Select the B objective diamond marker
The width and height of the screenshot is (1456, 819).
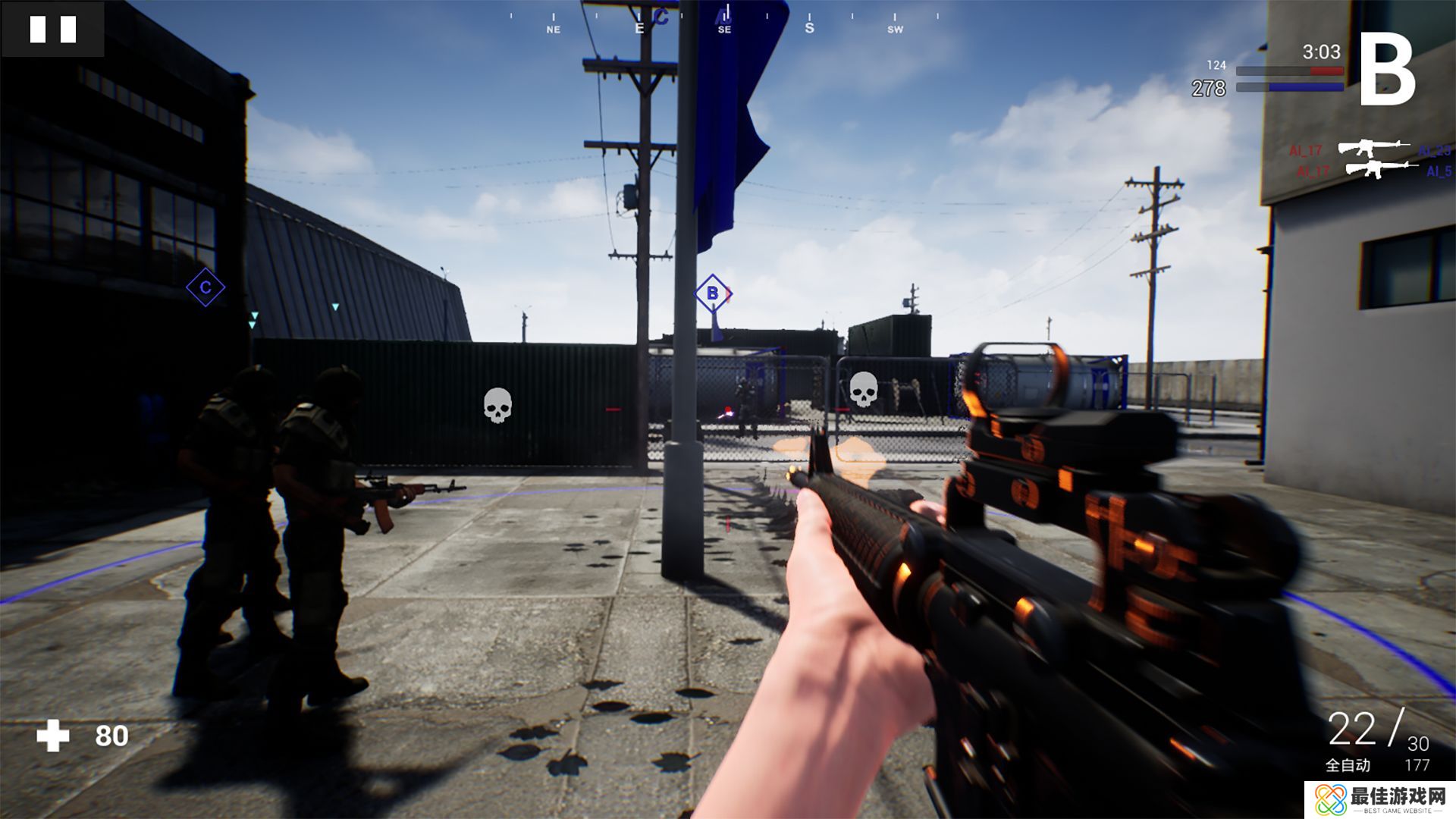point(712,293)
